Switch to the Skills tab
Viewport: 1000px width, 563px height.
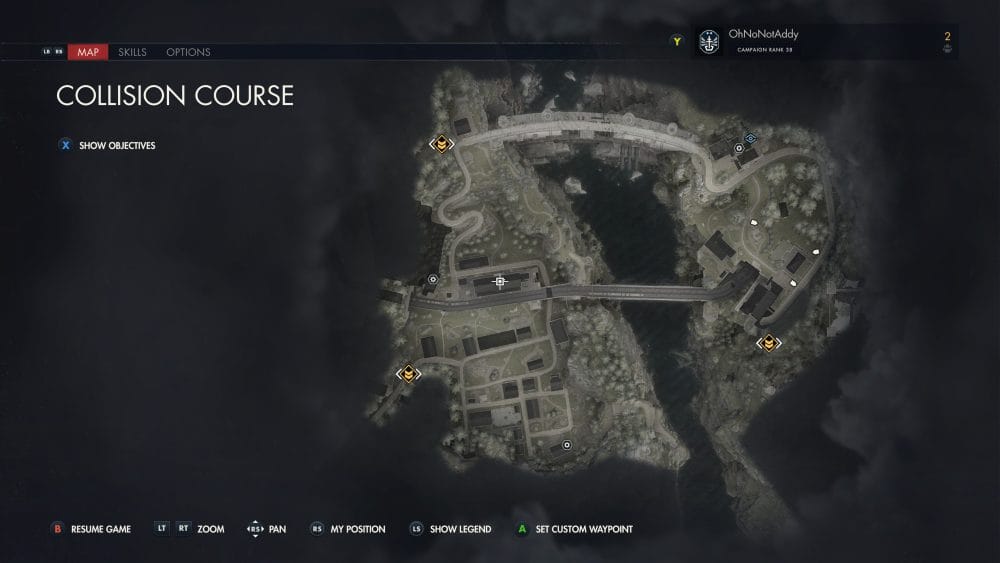click(x=132, y=52)
